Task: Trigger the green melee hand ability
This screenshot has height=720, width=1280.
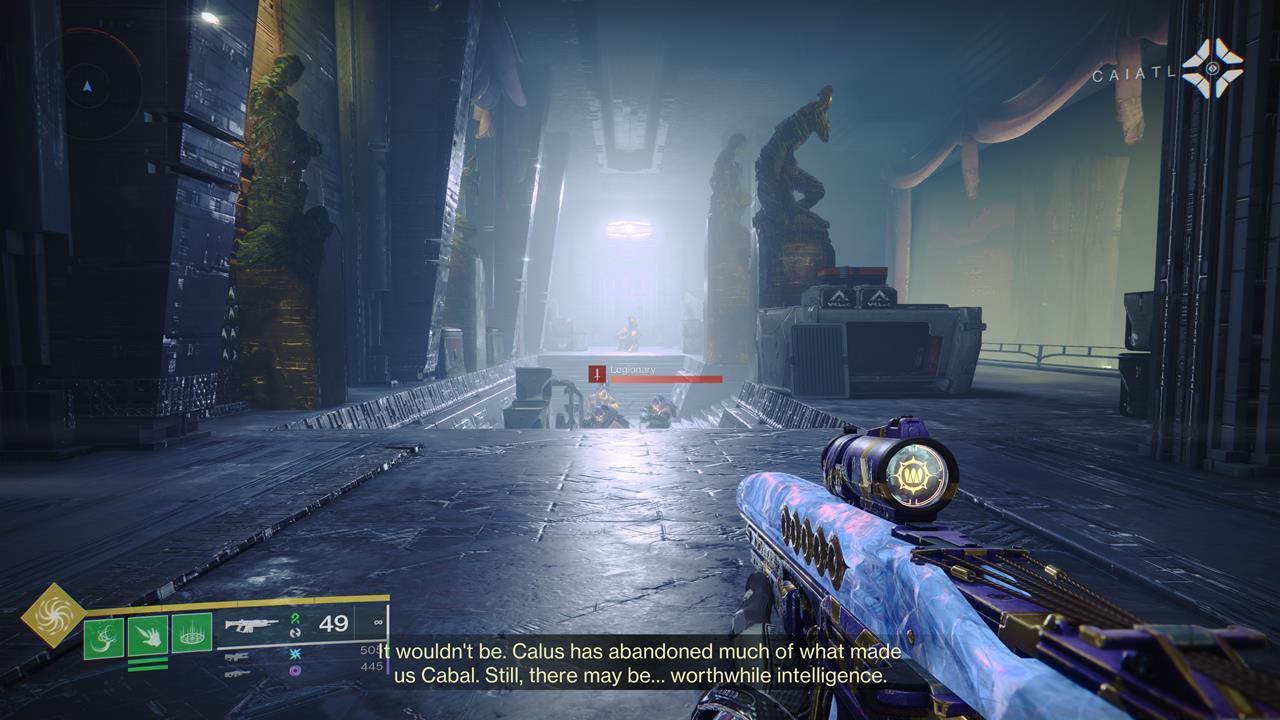Action: [148, 634]
